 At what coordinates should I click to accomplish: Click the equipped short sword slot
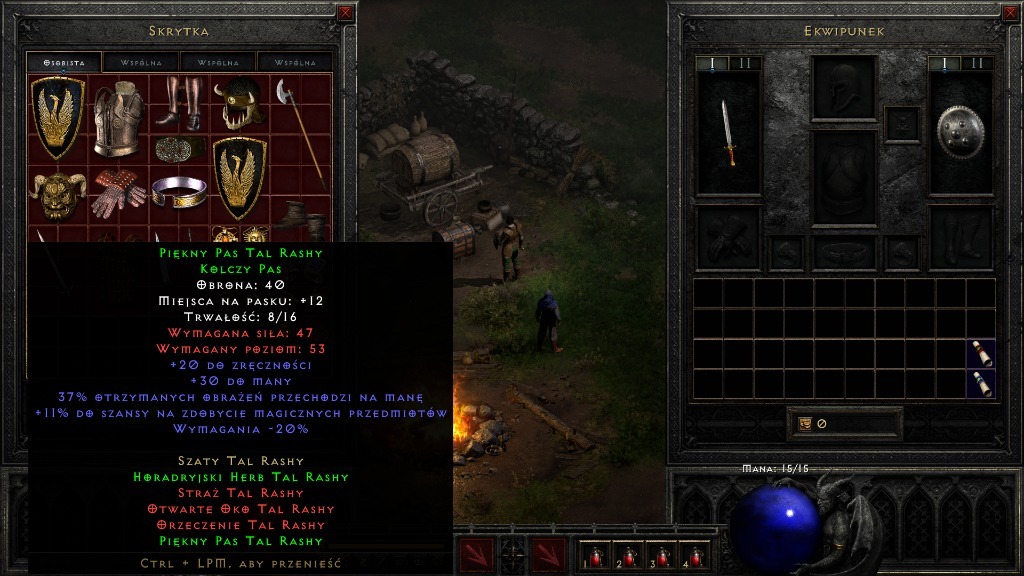pos(729,132)
